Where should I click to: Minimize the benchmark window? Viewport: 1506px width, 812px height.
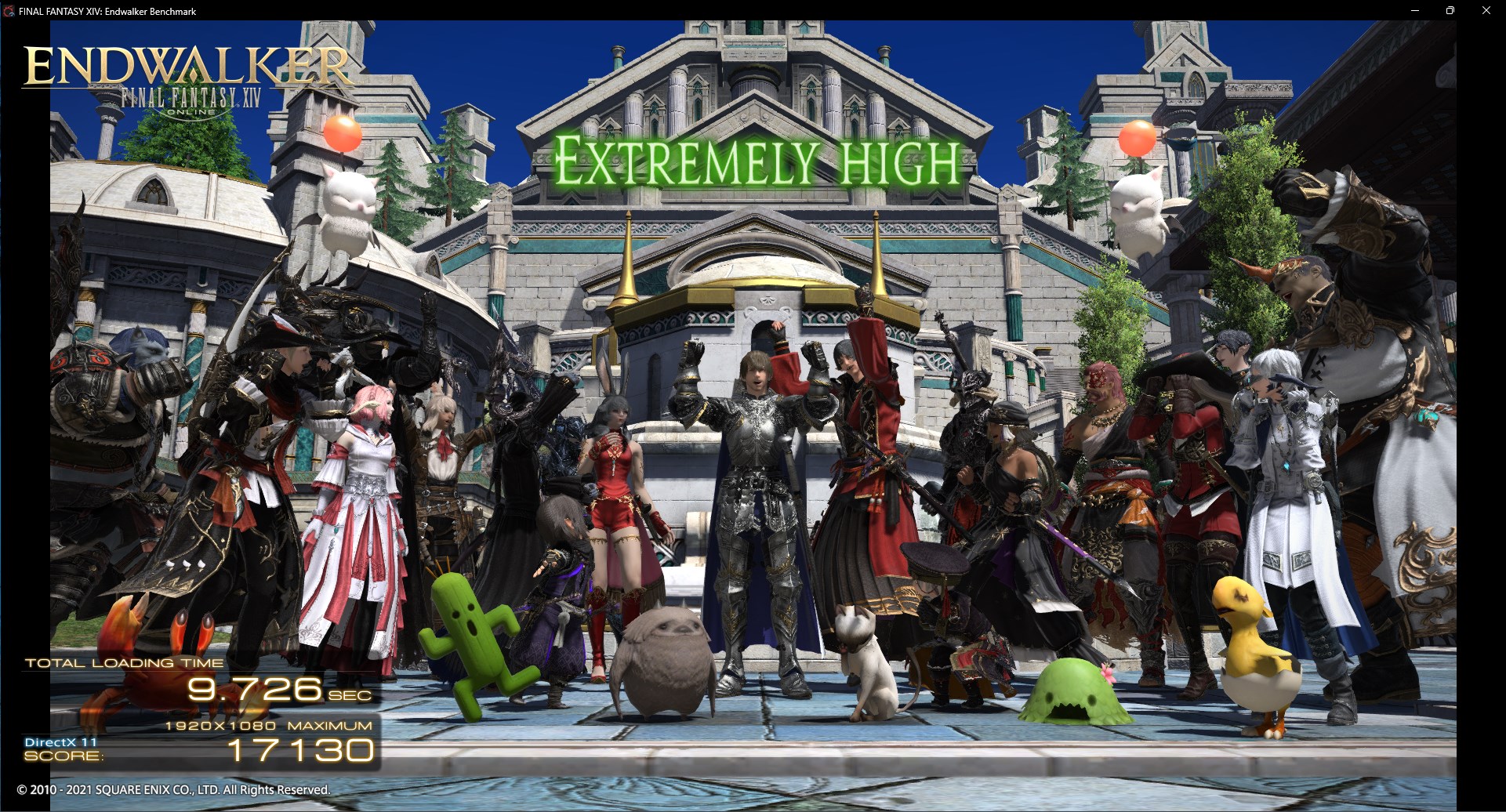1416,11
